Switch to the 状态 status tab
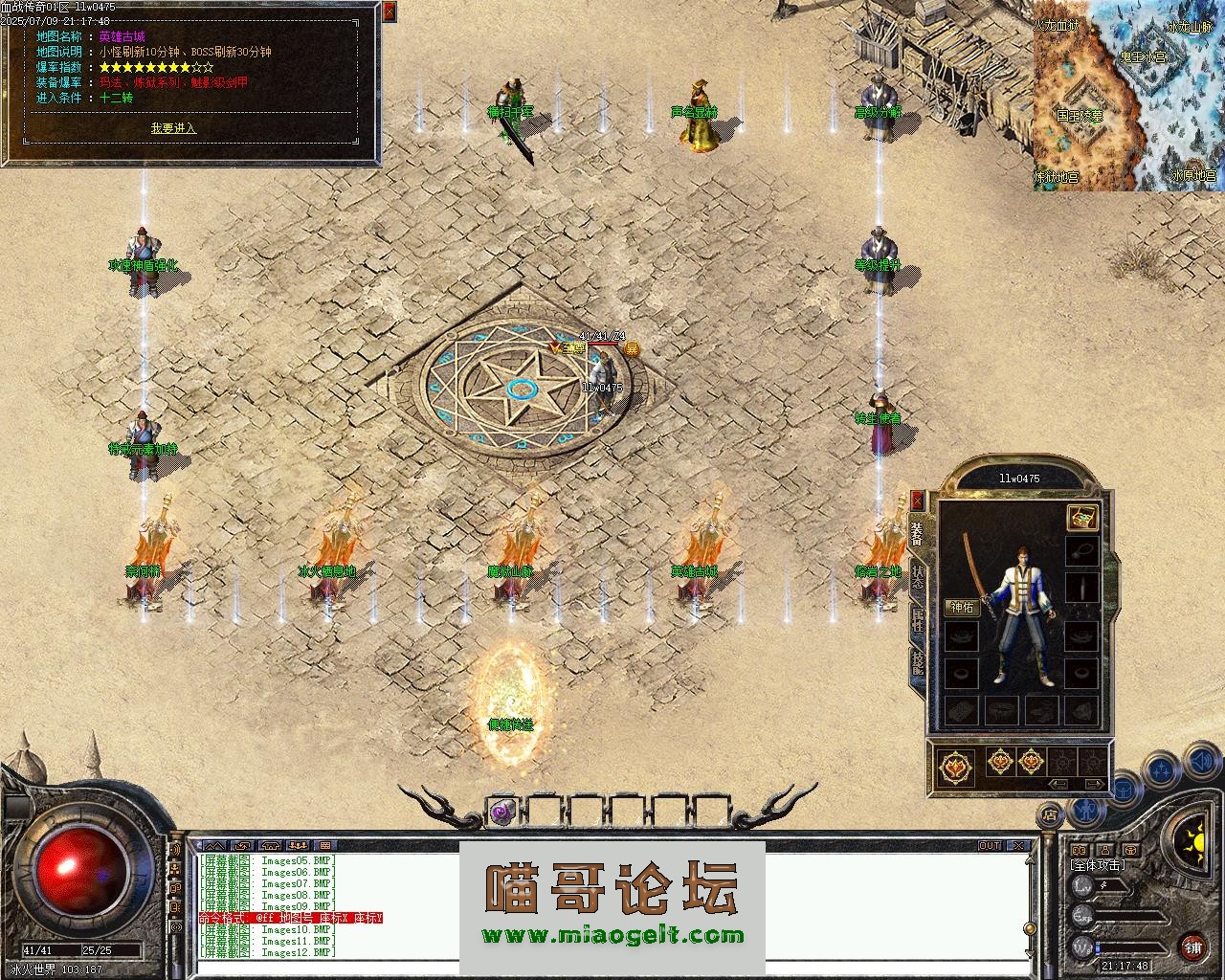Screen dimensions: 1225x980 pos(918,577)
